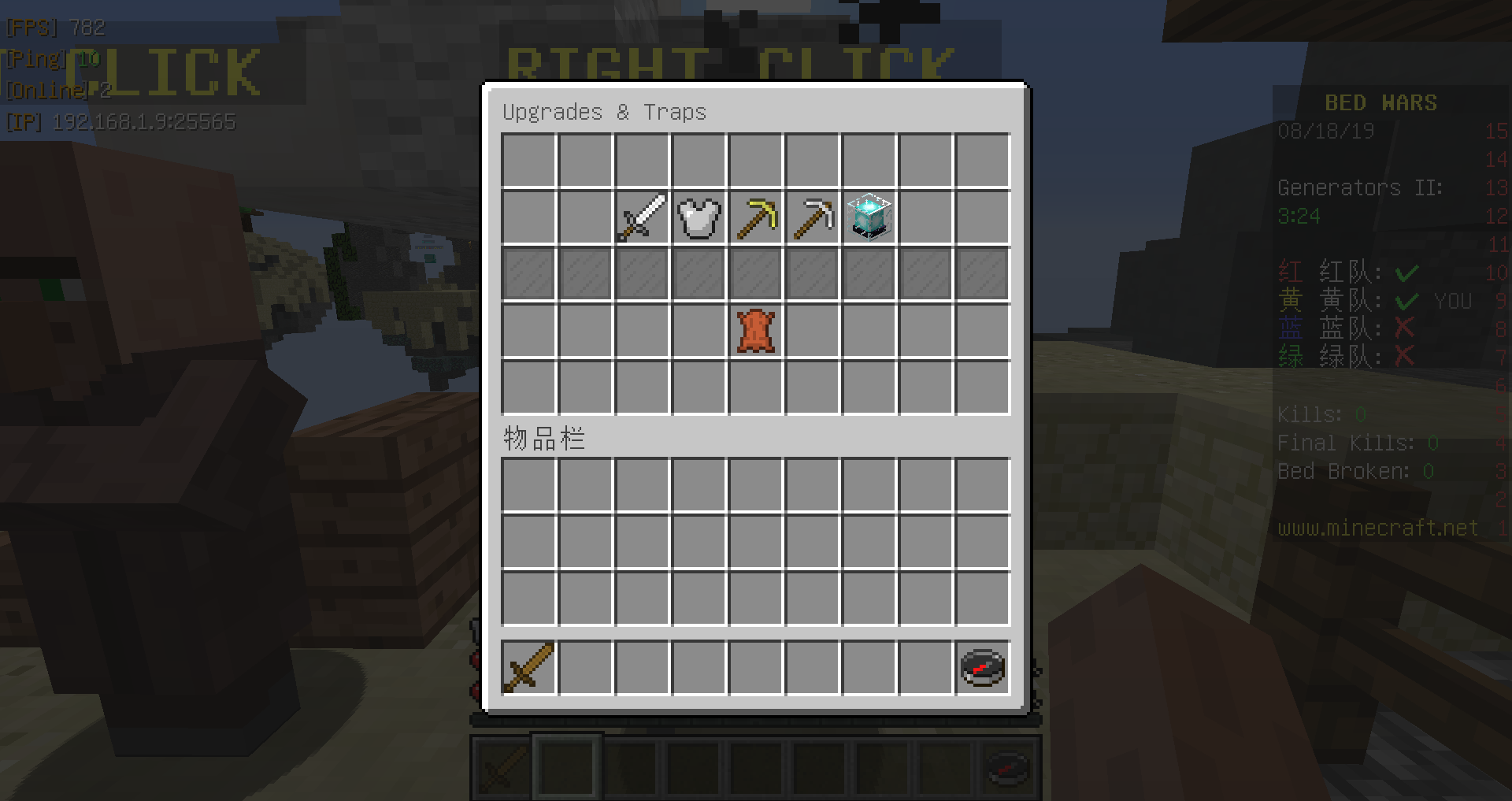
Task: Click the glass pane separator under the sword
Action: click(640, 274)
